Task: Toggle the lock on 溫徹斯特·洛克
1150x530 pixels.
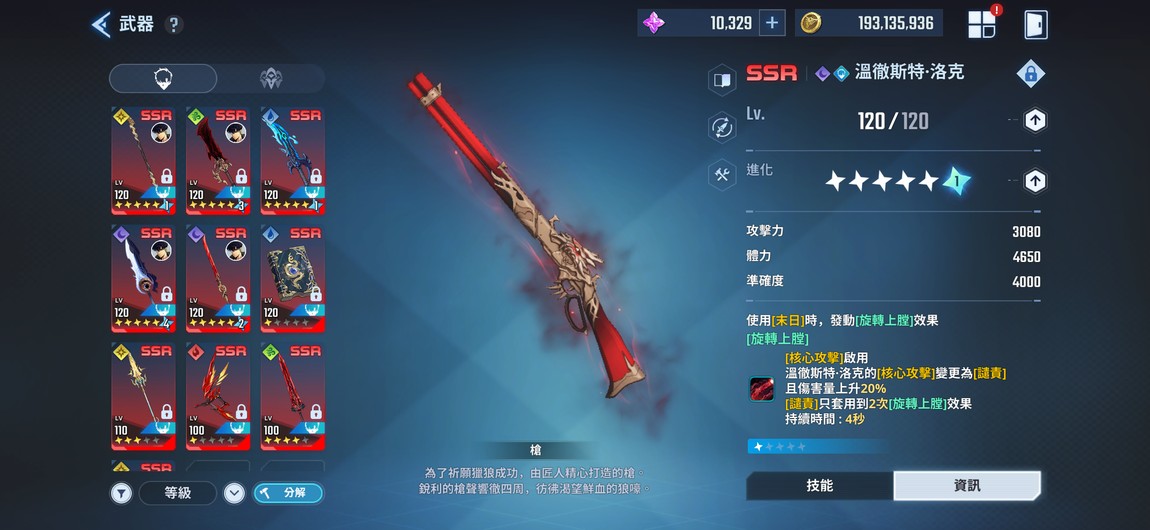Action: tap(1031, 73)
